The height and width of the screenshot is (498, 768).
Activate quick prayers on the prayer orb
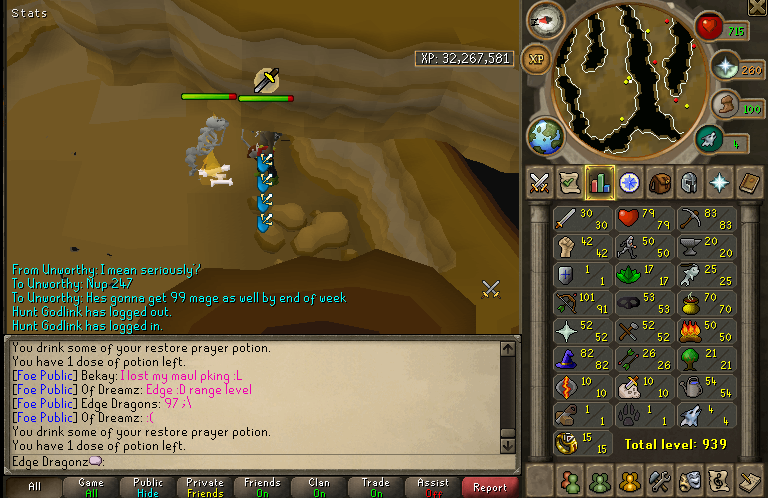click(724, 67)
